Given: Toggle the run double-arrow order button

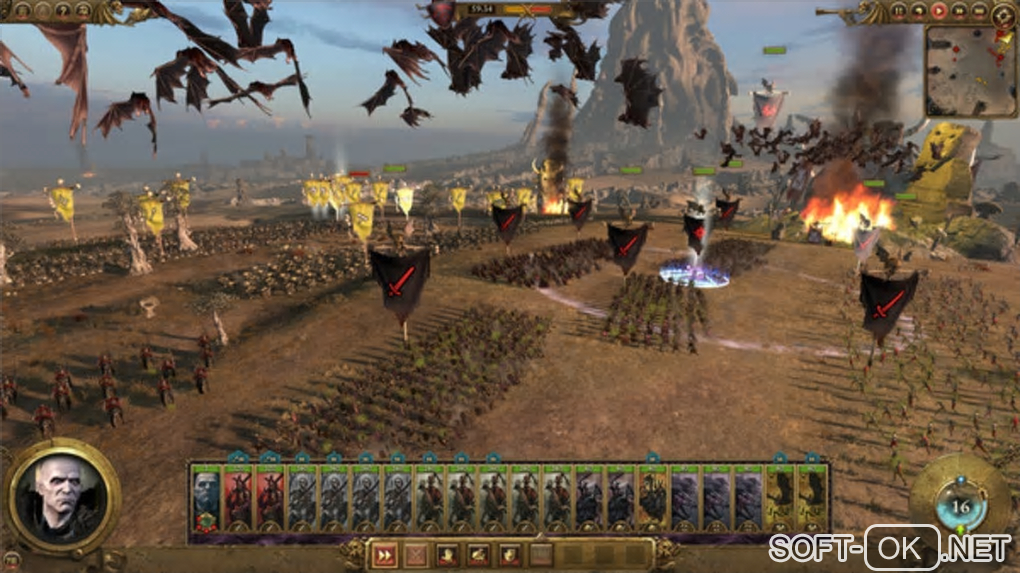Looking at the screenshot, I should click(384, 554).
